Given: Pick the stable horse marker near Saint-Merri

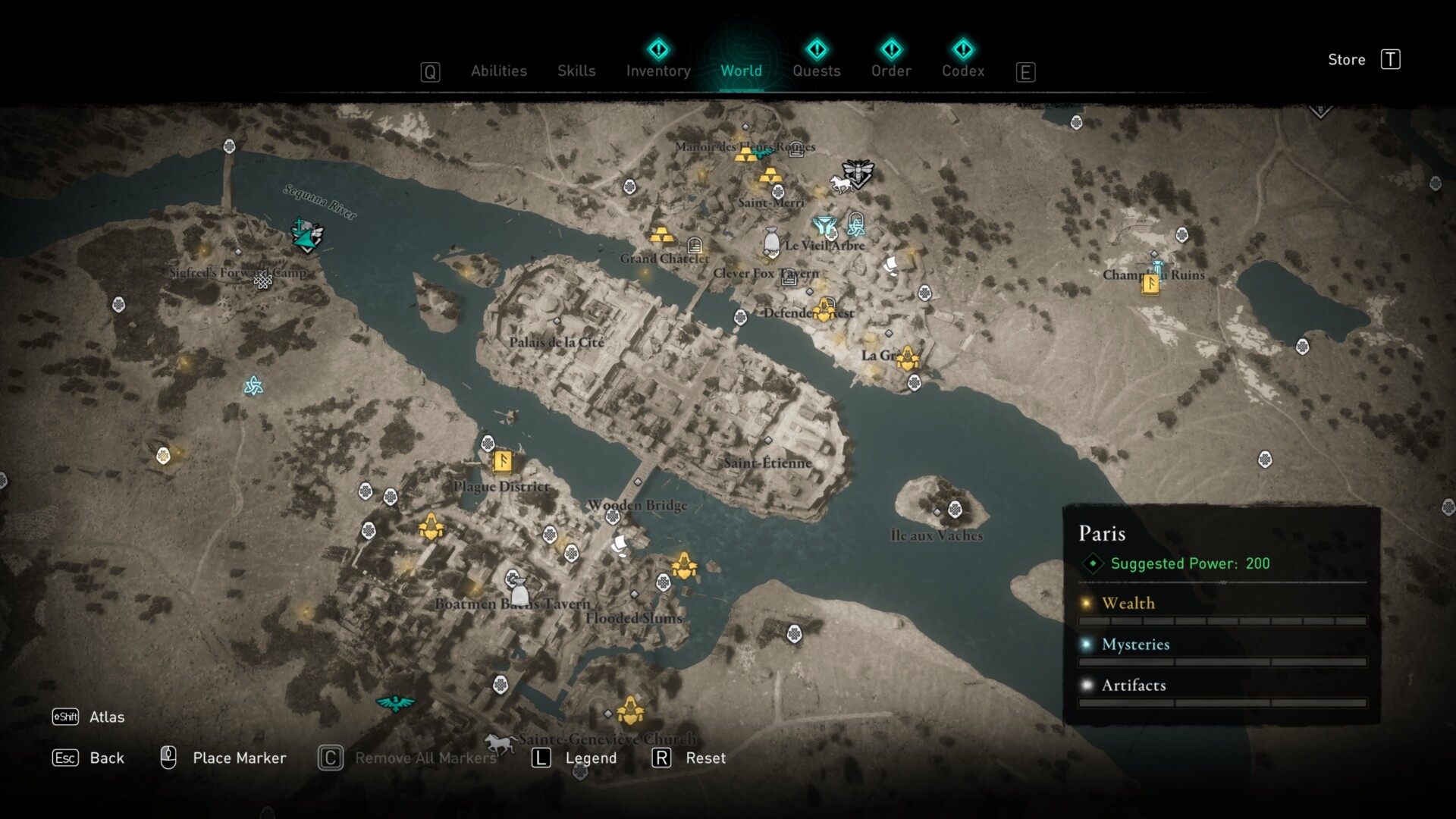Looking at the screenshot, I should tap(839, 184).
